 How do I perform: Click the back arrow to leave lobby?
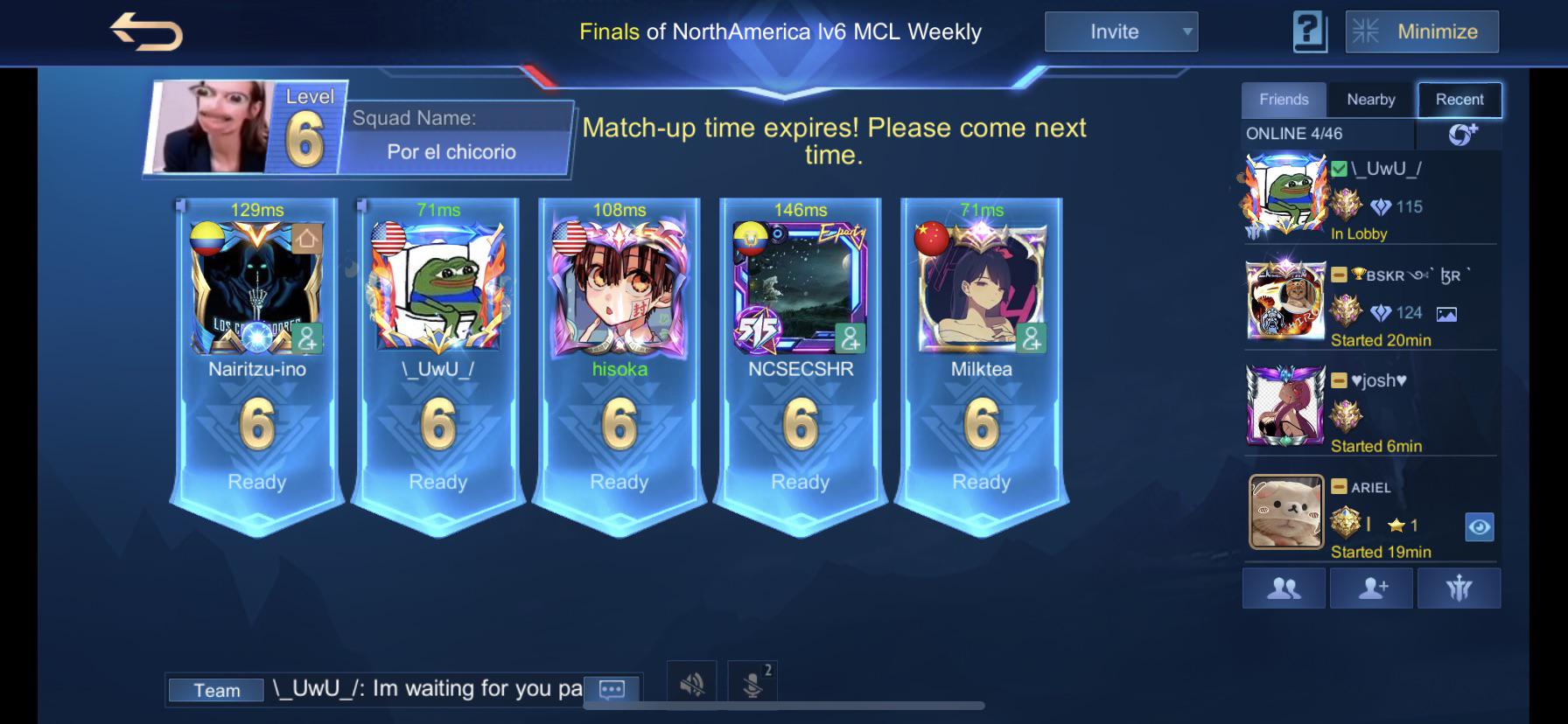(145, 31)
